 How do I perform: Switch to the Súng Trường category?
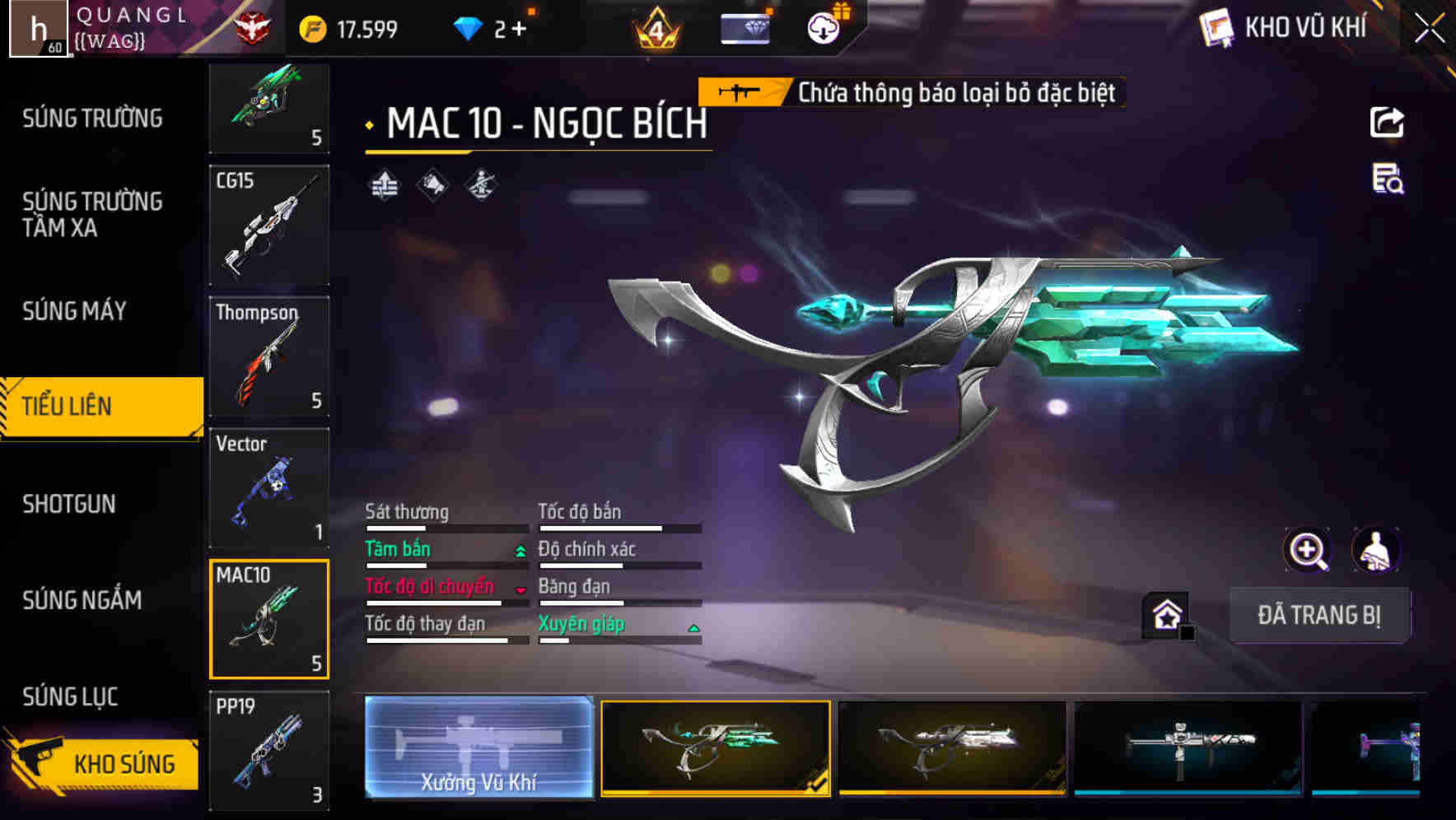(x=92, y=119)
